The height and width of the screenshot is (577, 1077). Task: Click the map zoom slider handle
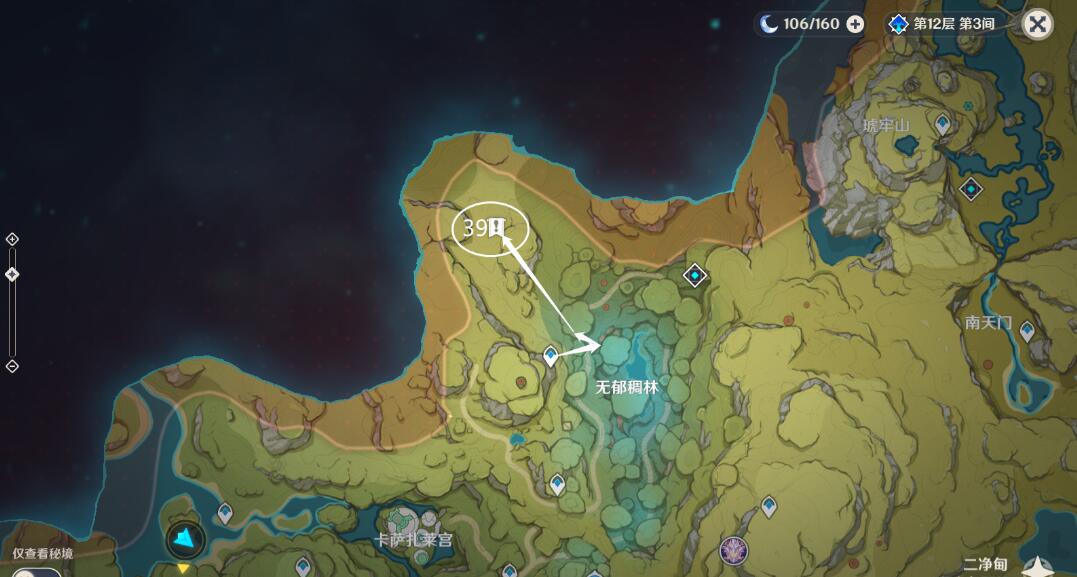pos(12,275)
